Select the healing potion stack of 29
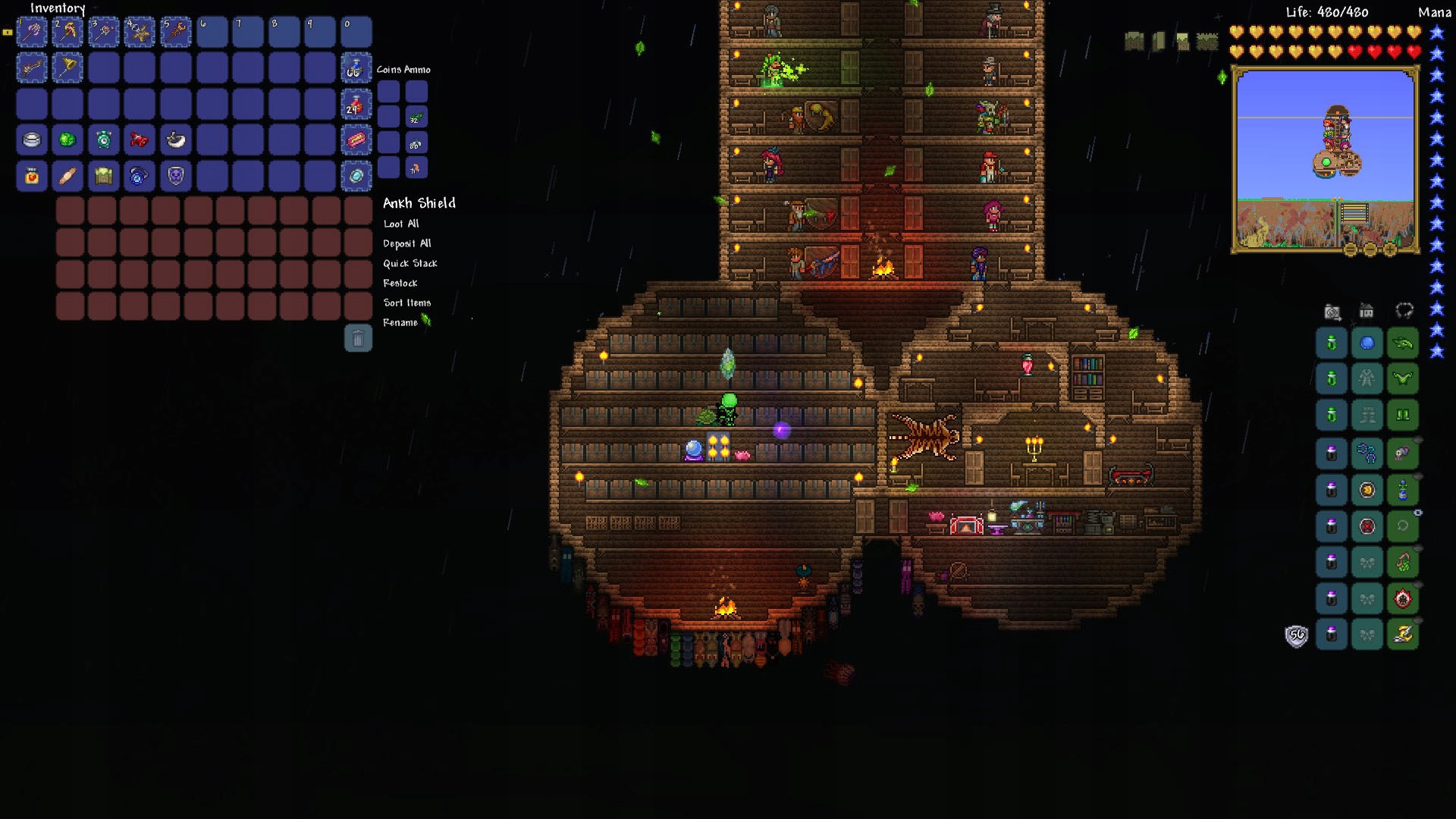Image resolution: width=1456 pixels, height=819 pixels. [x=356, y=105]
